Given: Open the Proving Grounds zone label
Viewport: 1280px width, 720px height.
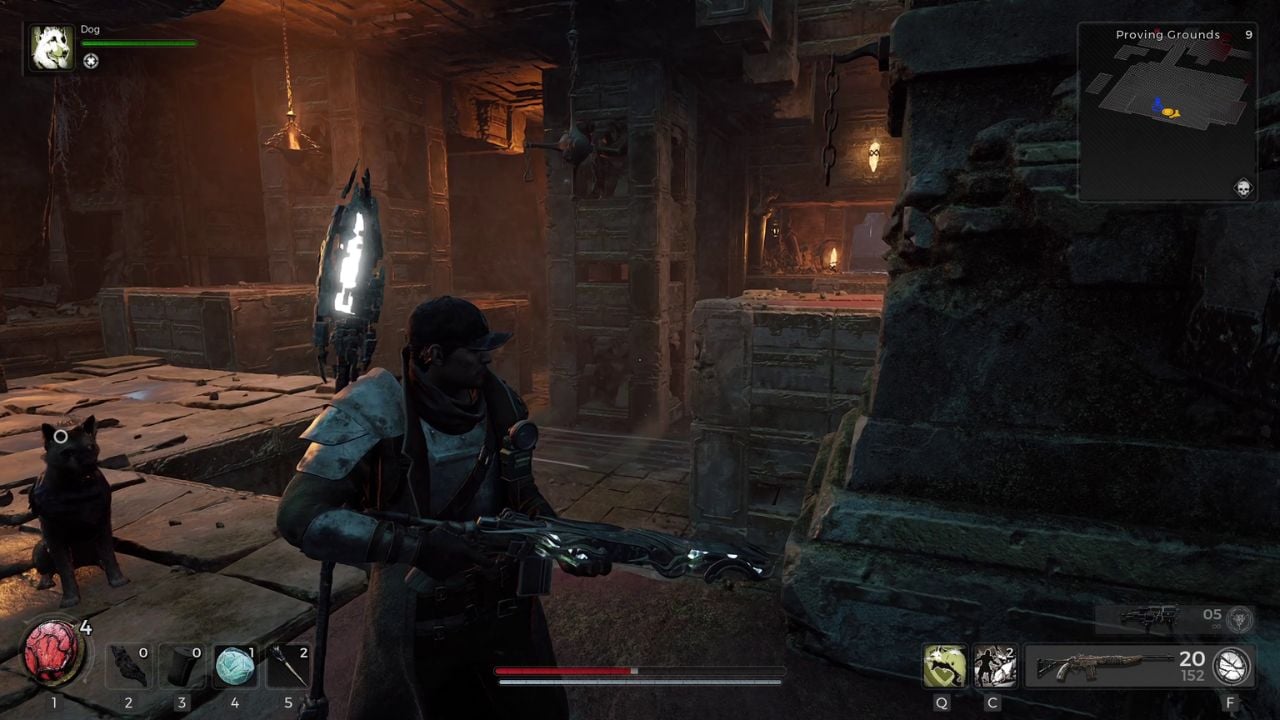Looking at the screenshot, I should click(x=1166, y=34).
